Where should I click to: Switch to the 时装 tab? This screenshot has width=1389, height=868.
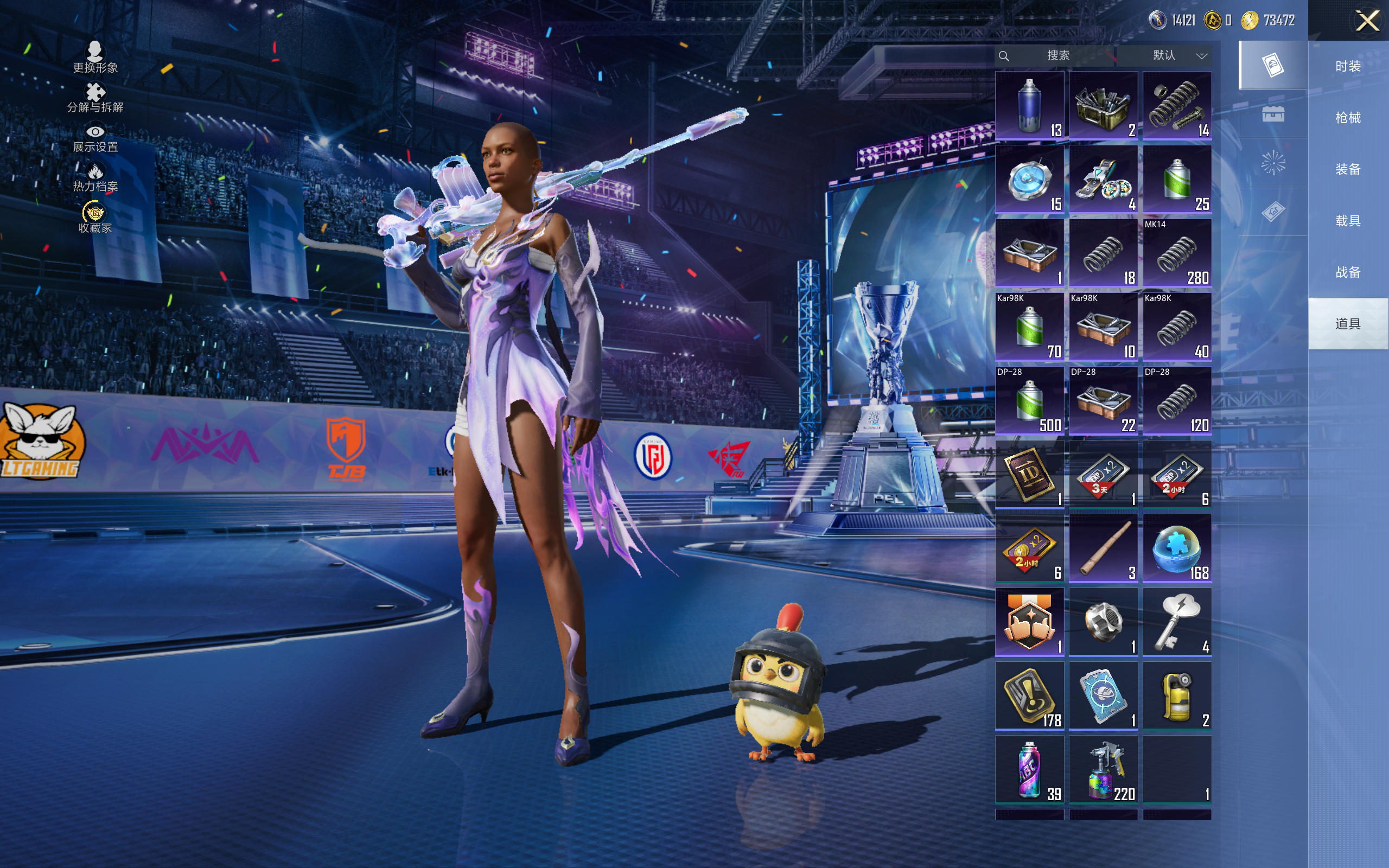(x=1348, y=66)
